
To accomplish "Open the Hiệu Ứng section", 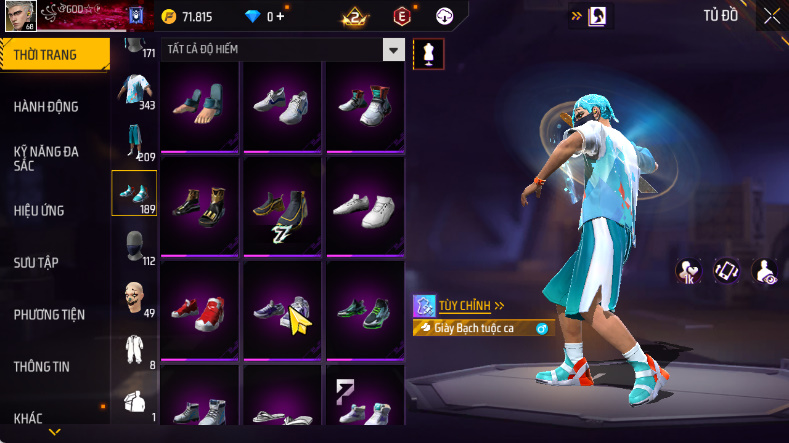I will (42, 210).
